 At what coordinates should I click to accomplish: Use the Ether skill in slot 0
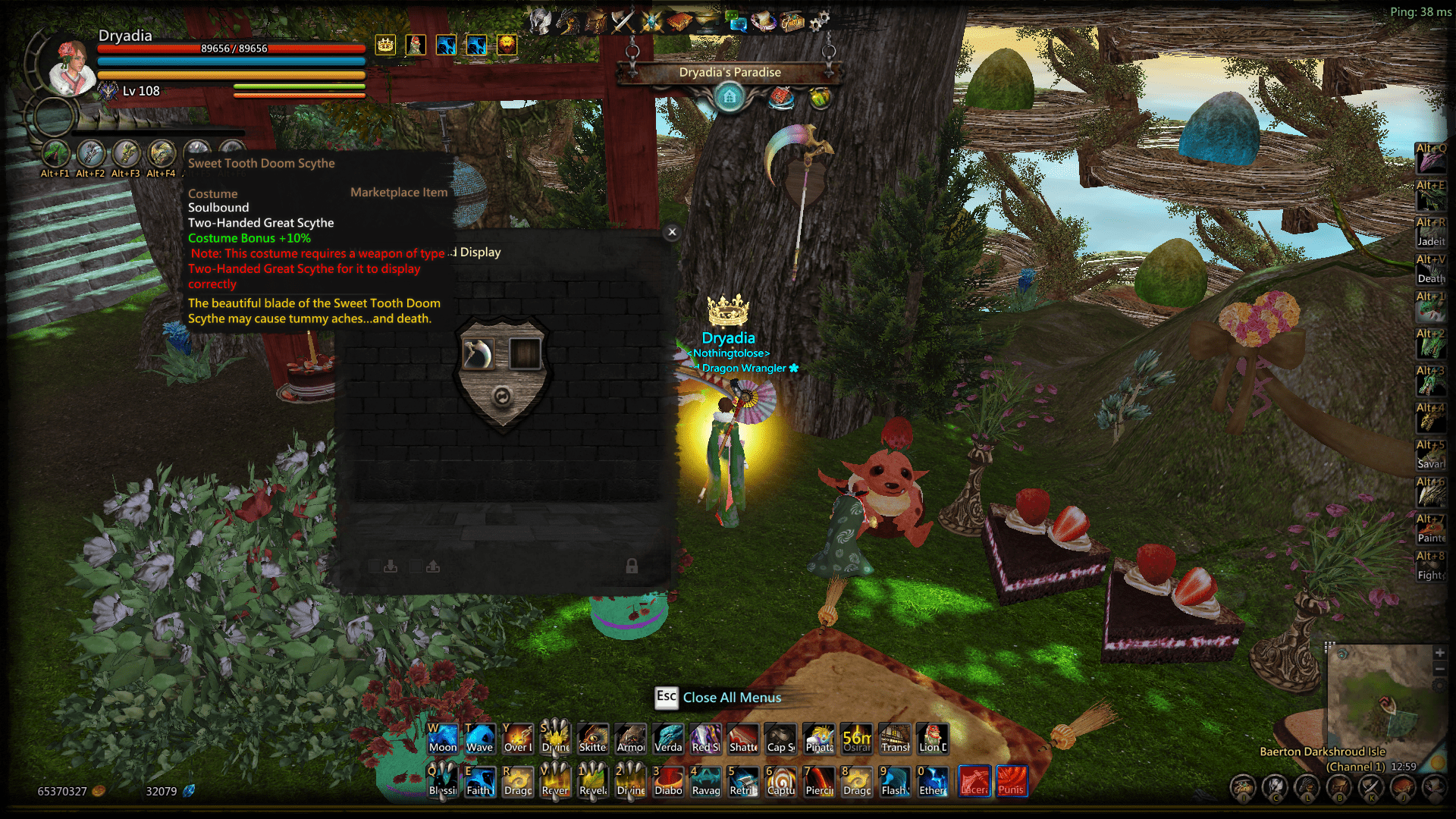click(x=933, y=781)
